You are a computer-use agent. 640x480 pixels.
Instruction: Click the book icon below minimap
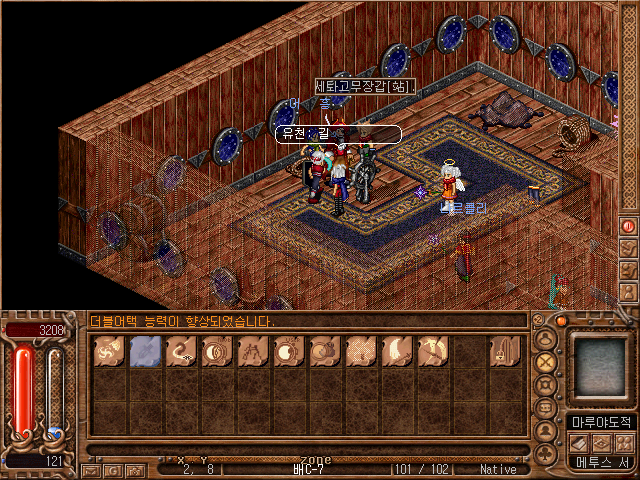click(x=580, y=443)
